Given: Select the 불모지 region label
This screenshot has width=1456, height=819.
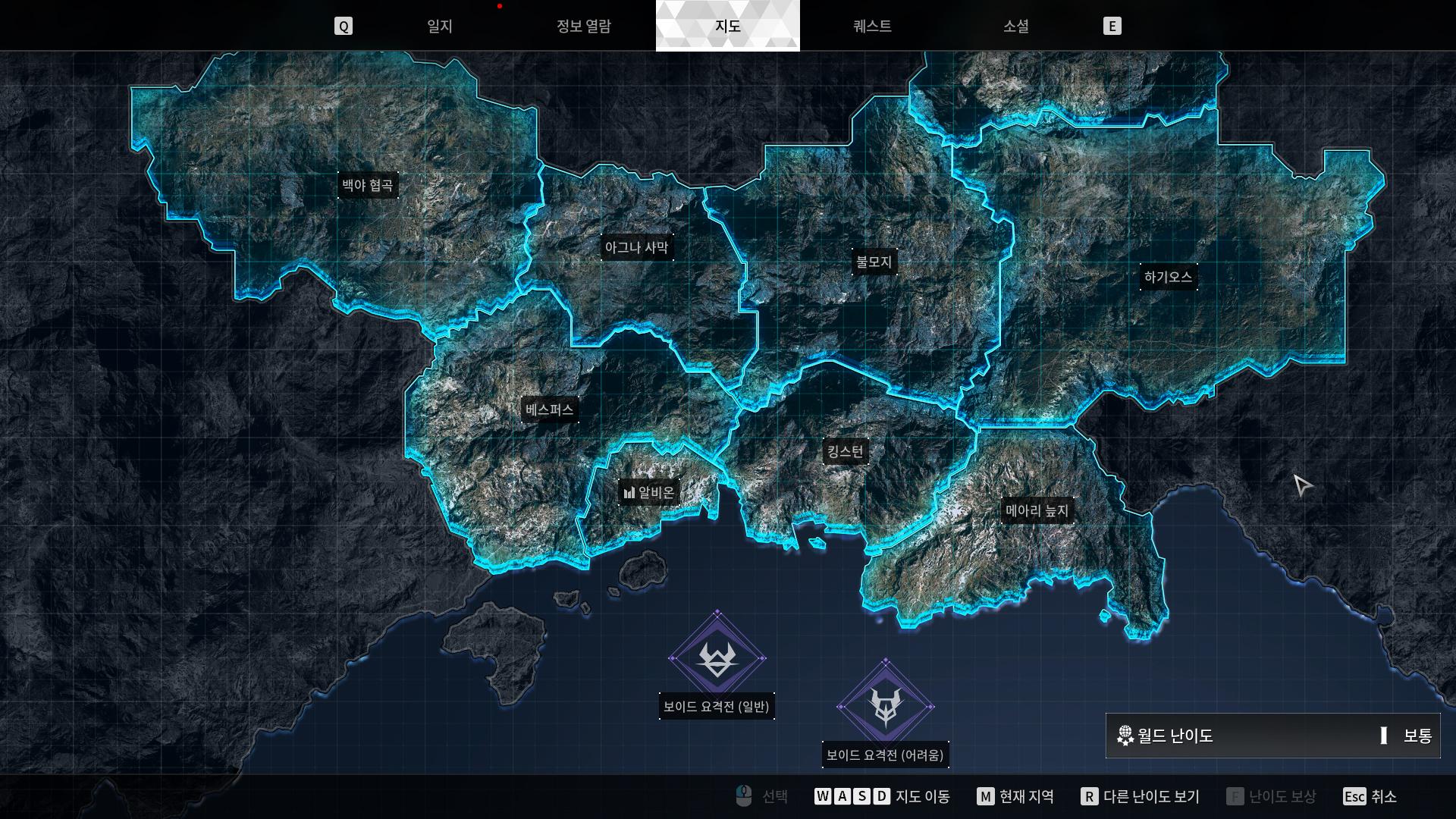Looking at the screenshot, I should pyautogui.click(x=874, y=262).
